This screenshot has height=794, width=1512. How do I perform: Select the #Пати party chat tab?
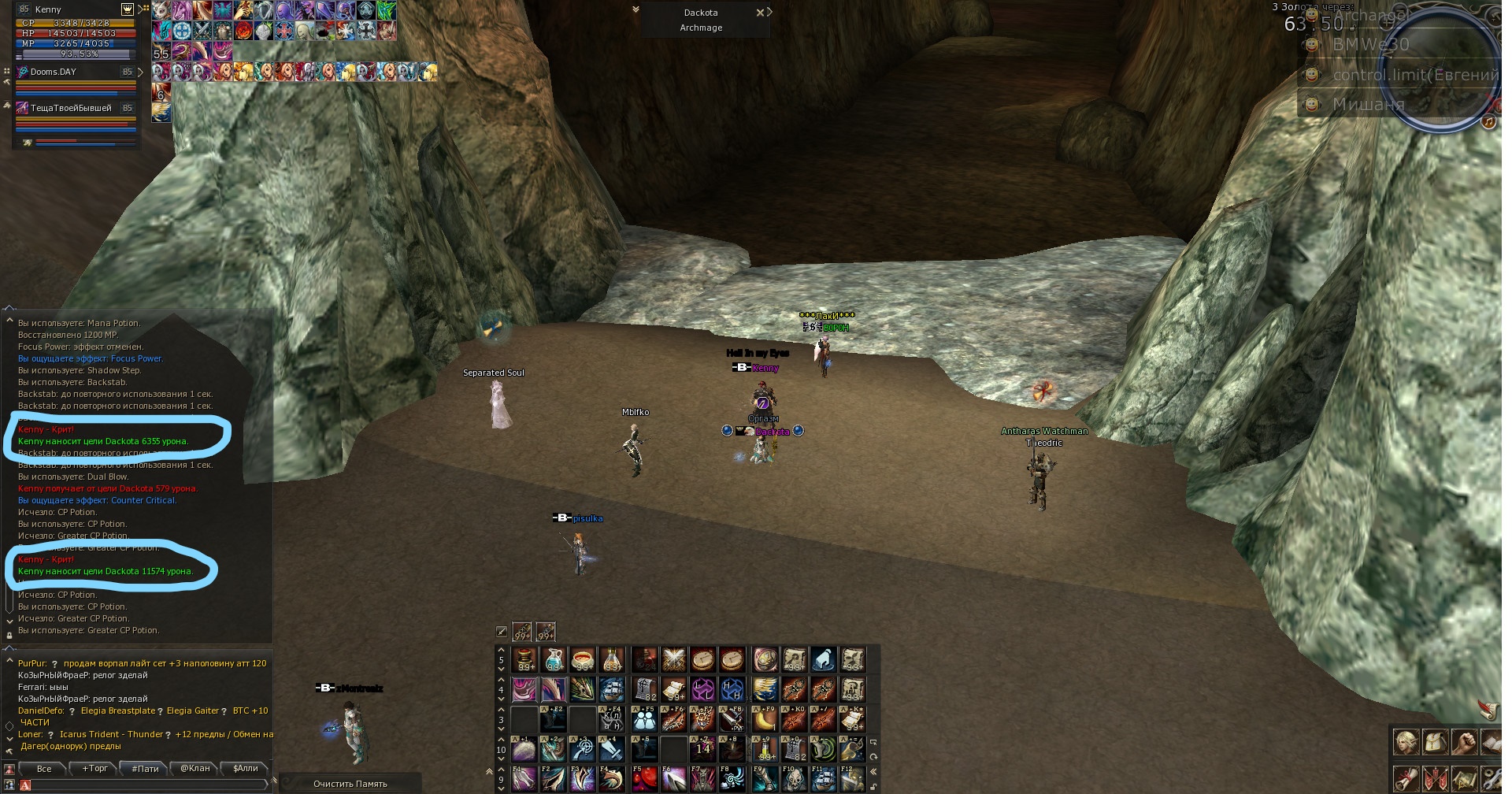145,769
